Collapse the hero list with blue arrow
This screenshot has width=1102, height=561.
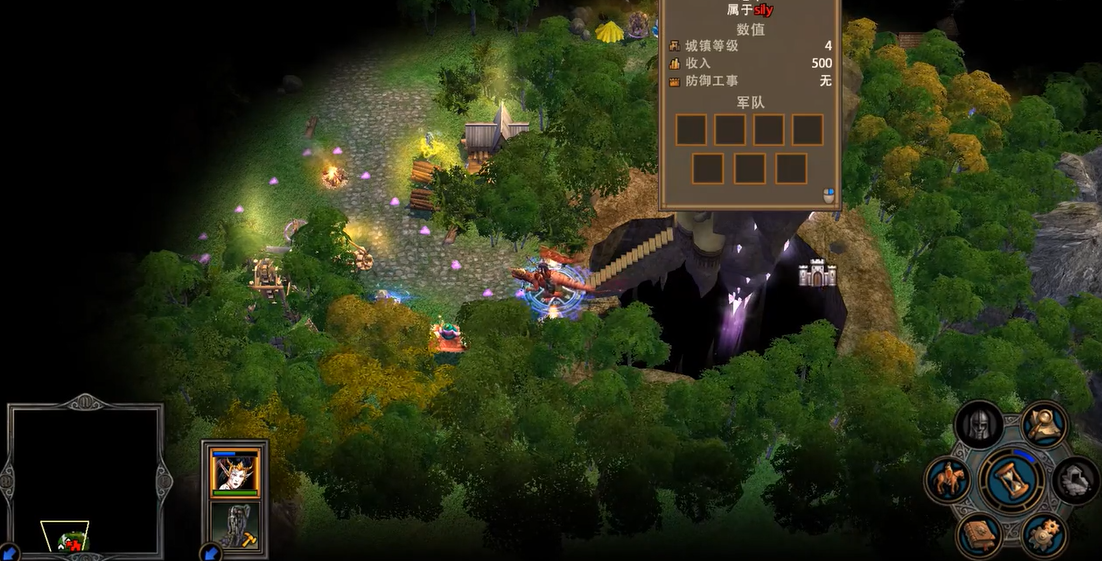210,551
